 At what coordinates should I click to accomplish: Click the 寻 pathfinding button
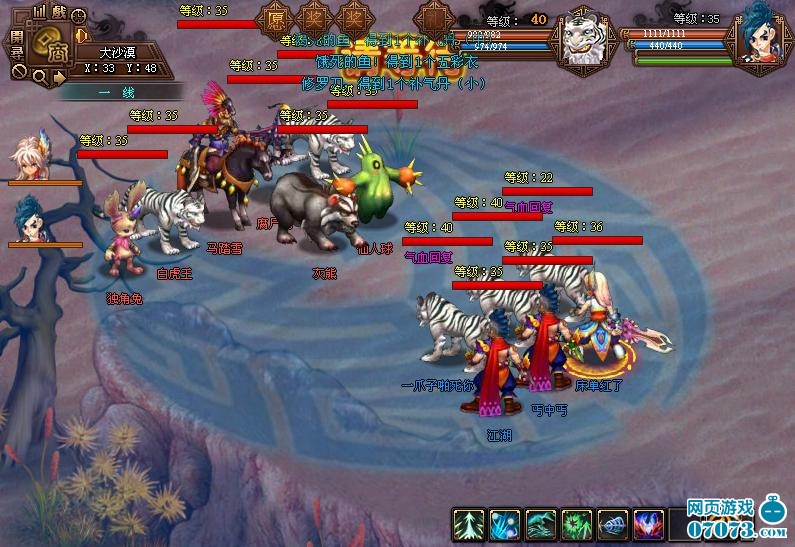click(x=16, y=52)
